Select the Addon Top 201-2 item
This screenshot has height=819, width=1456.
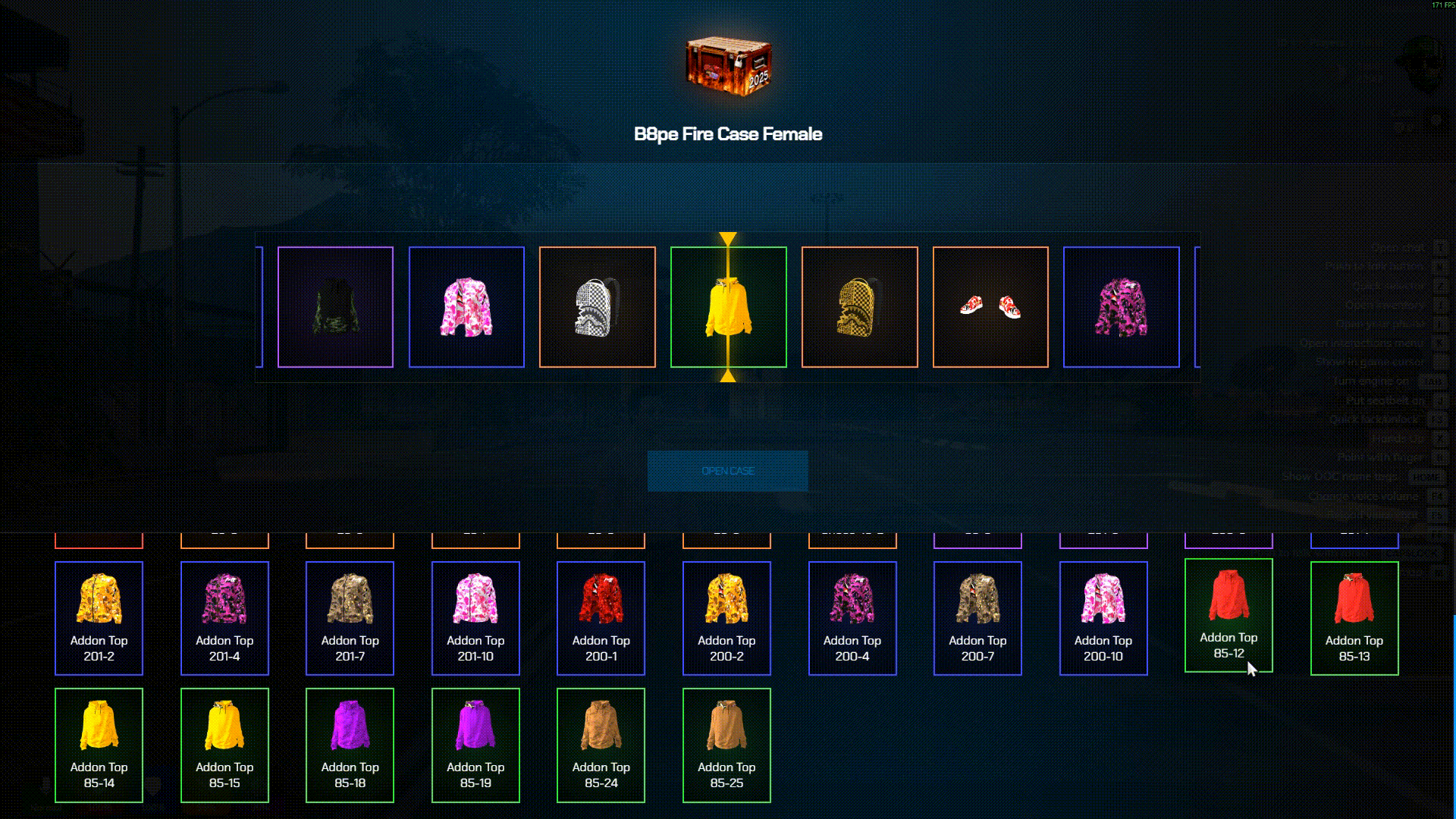tap(99, 618)
